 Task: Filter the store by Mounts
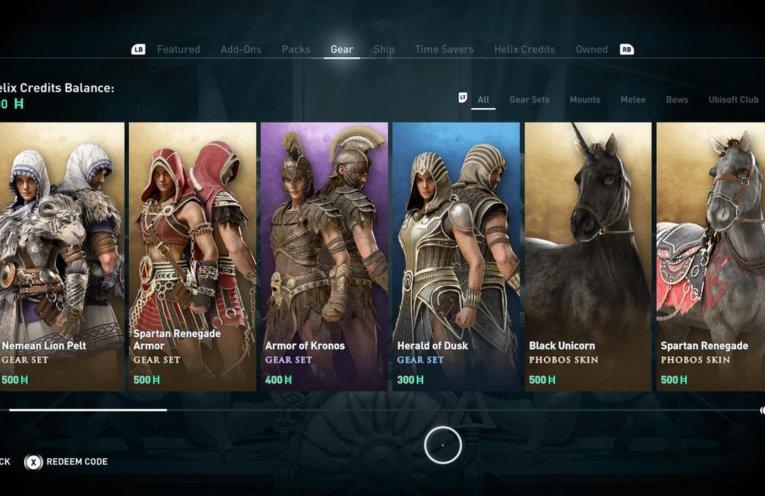click(x=585, y=100)
